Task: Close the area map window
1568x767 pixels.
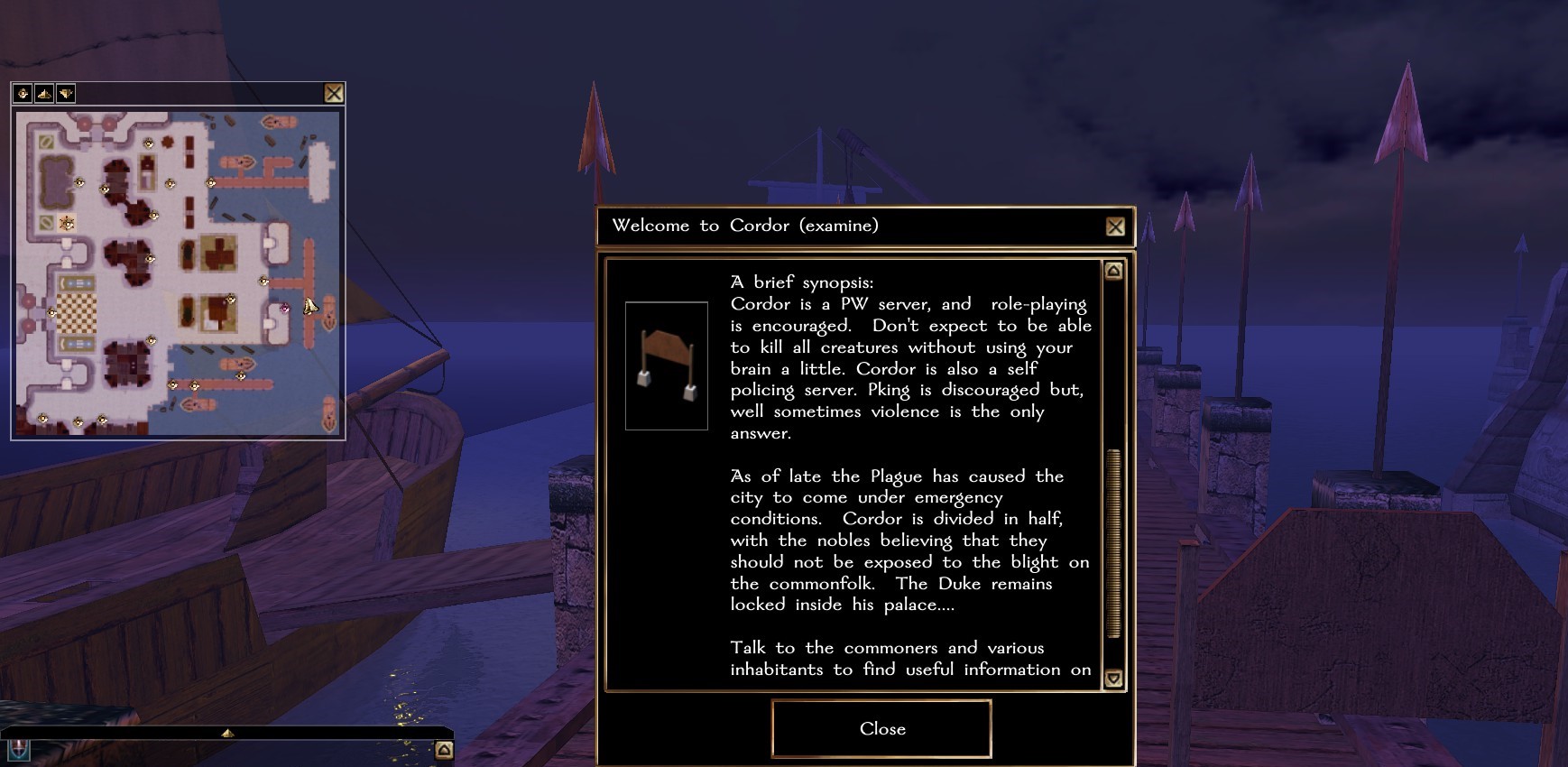Action: tap(334, 93)
